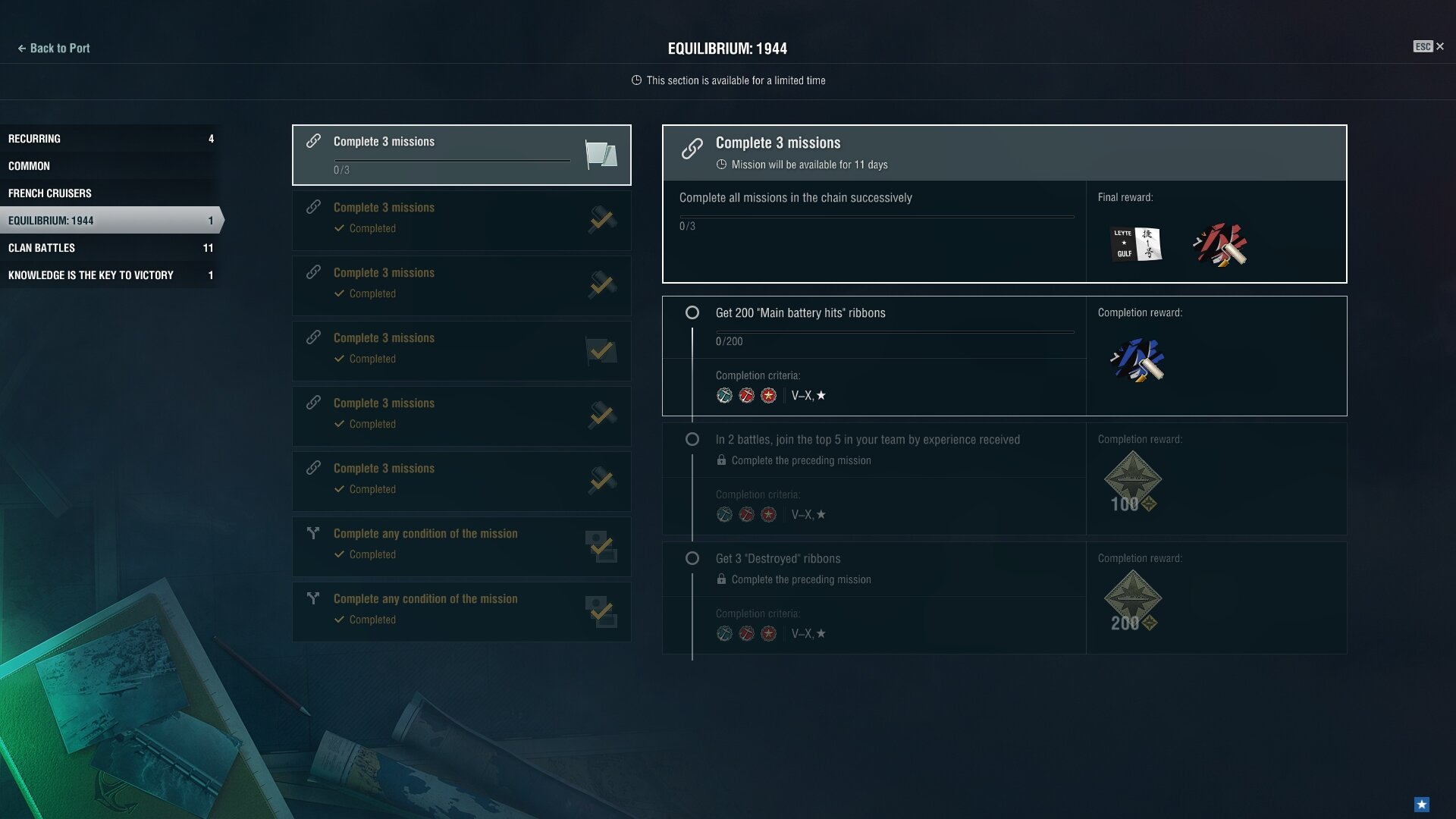View the blue camouflage completion reward
This screenshot has width=1456, height=819.
1137,360
